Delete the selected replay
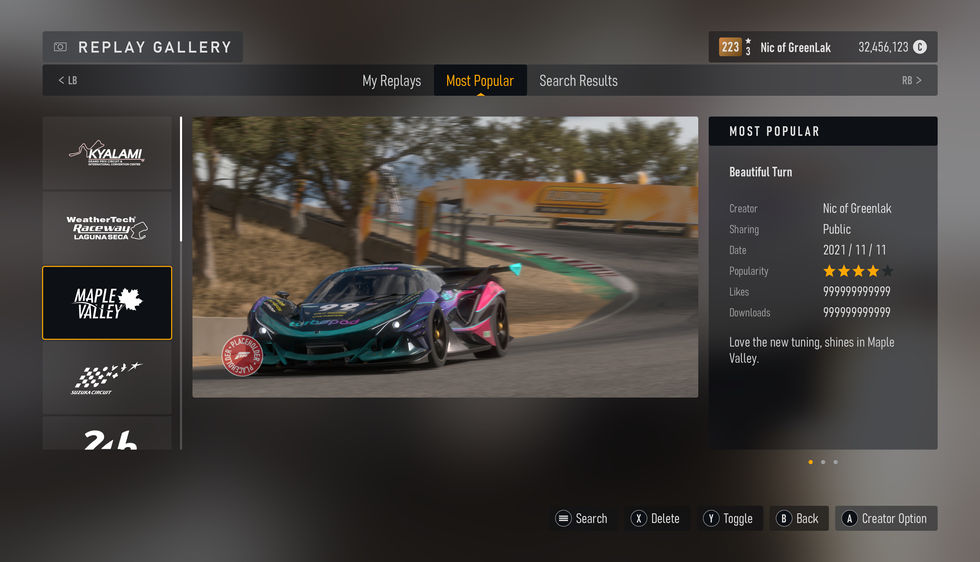 coord(655,518)
